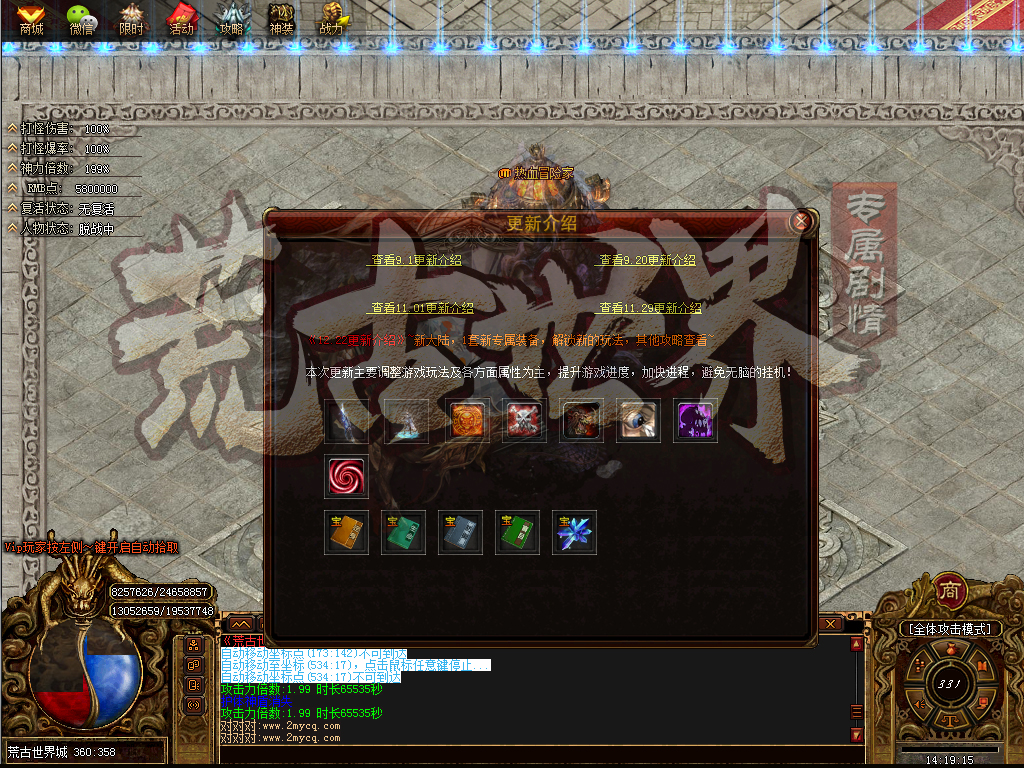Viewport: 1024px width, 768px height.
Task: Open the 活动 activities icon
Action: [181, 19]
